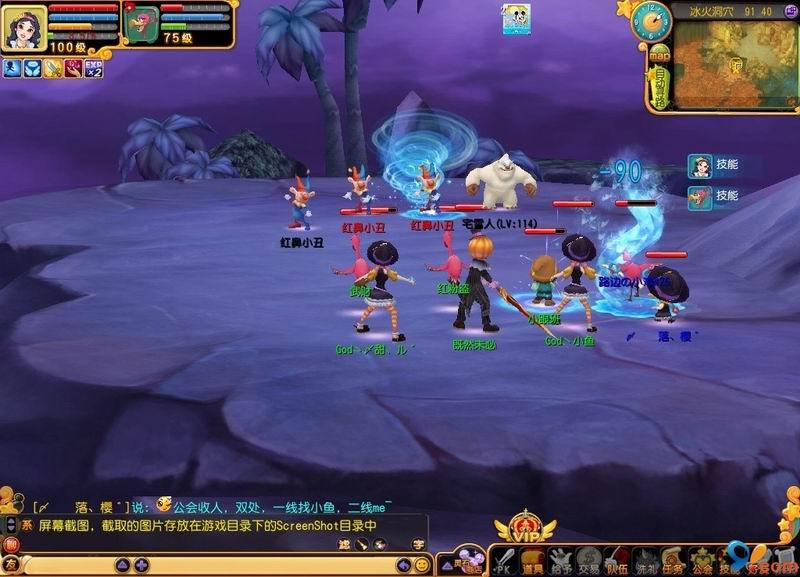800x577 pixels.
Task: Open the clock icon beside the minimap
Action: click(650, 21)
